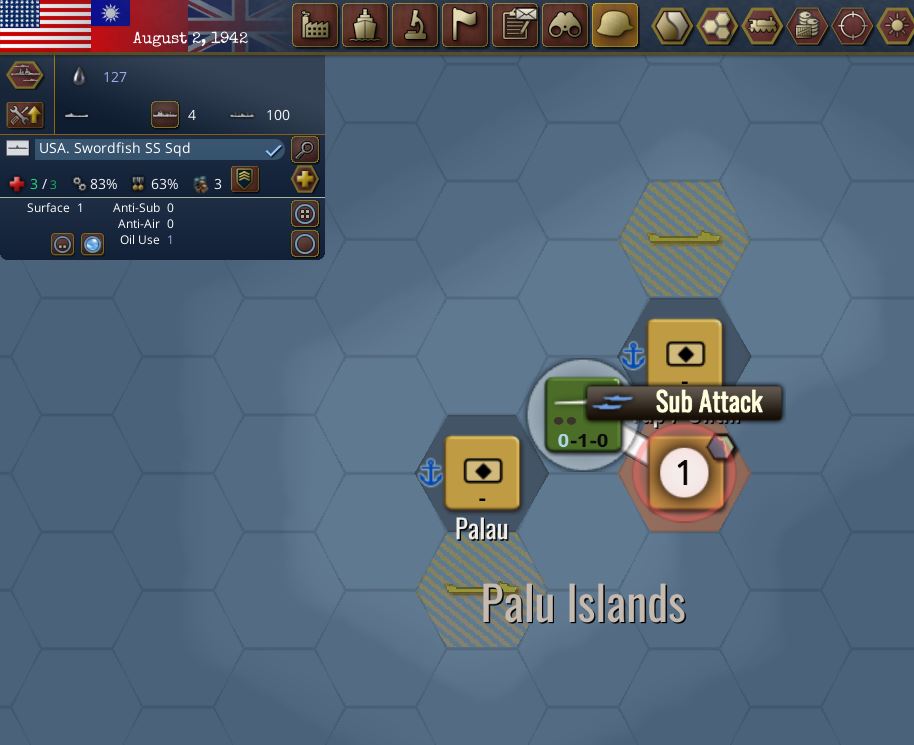Click the Swordfish SS Sqd name field
Screen dimensions: 914x745
(150, 149)
